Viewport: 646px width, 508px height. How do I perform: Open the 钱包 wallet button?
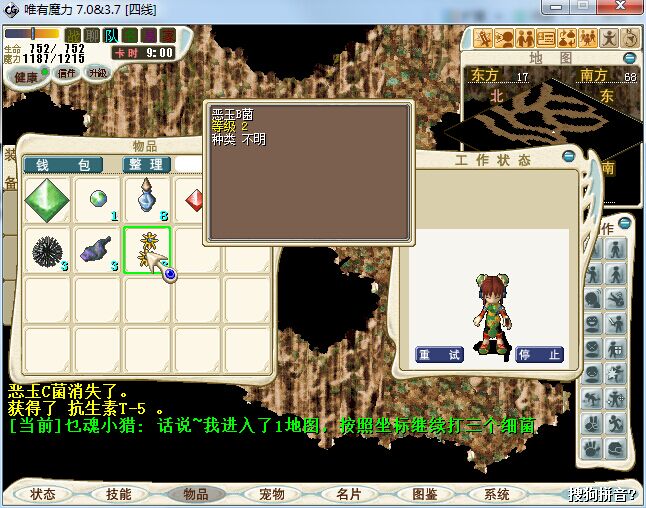(63, 165)
